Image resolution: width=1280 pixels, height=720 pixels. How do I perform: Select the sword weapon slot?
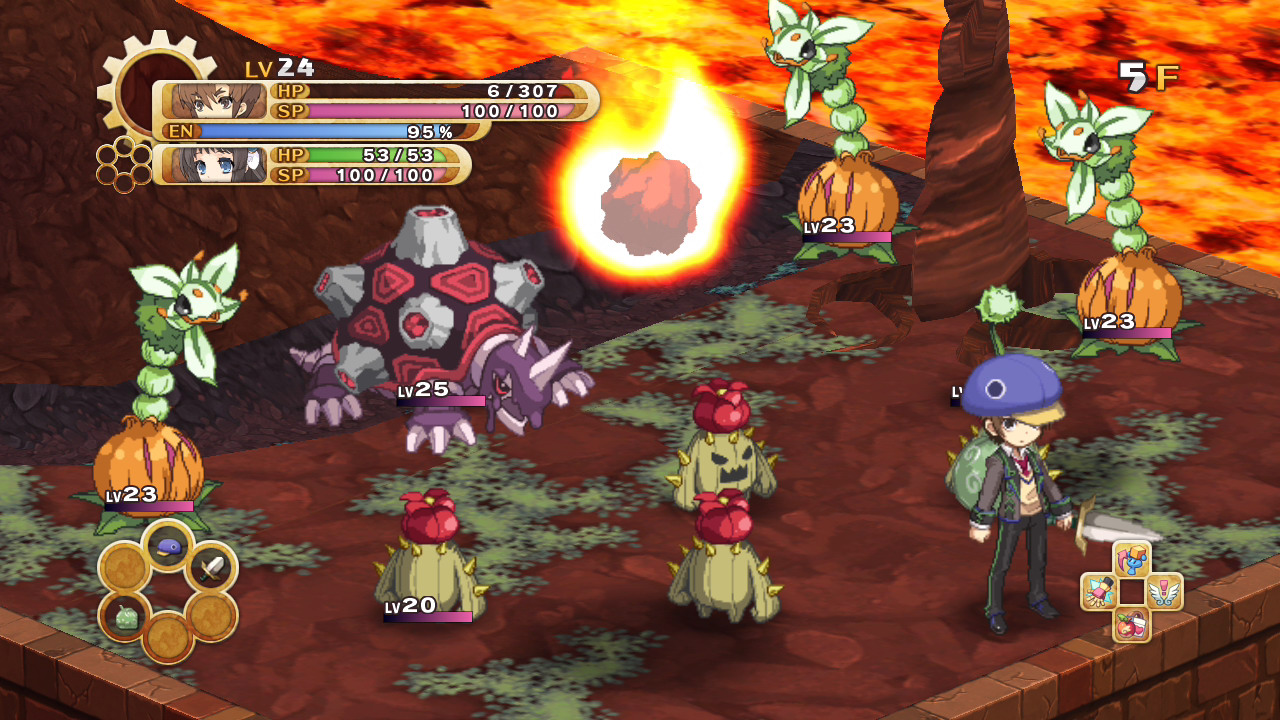click(211, 569)
